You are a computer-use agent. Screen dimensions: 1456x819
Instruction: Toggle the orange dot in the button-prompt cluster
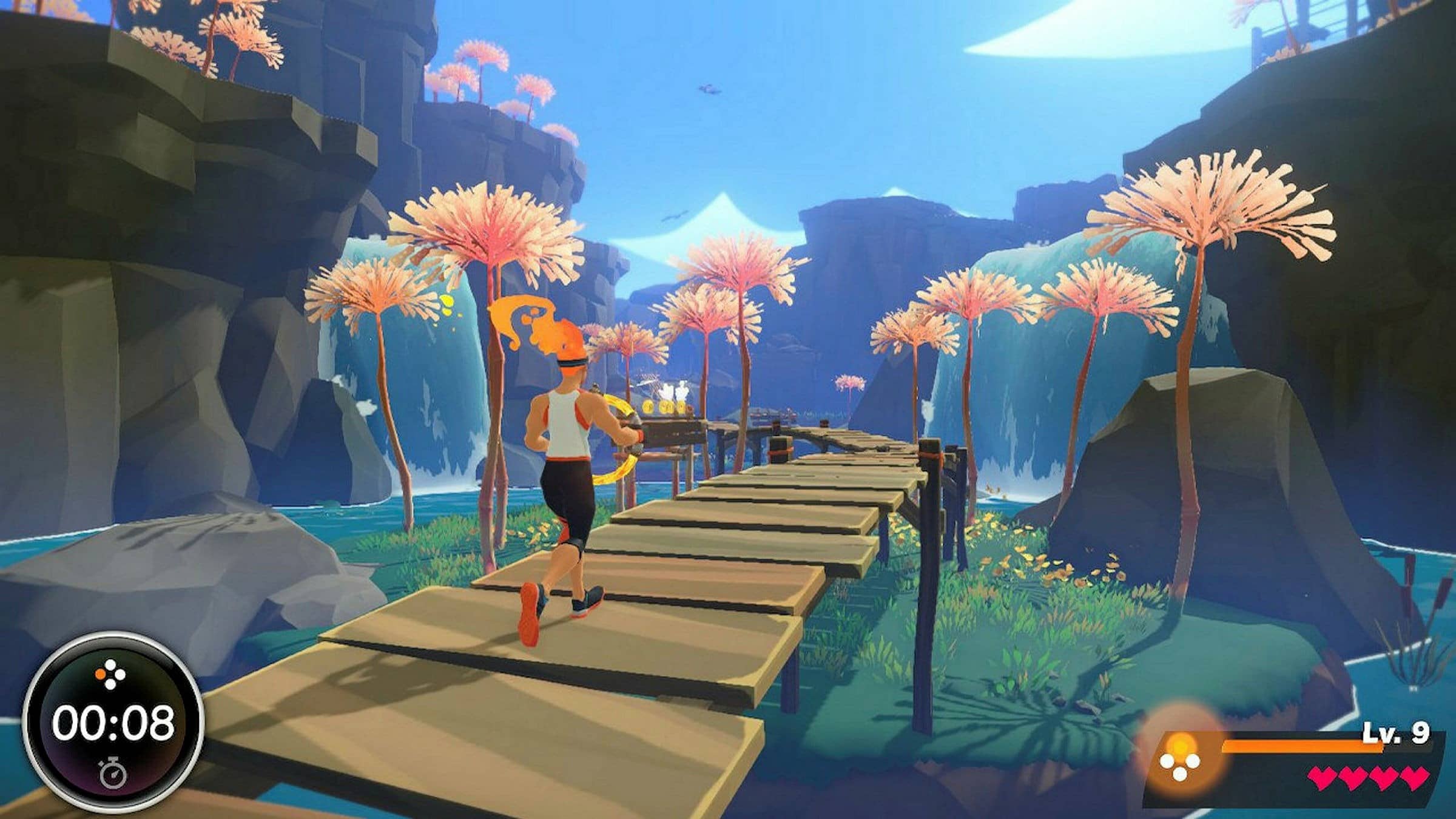pyautogui.click(x=100, y=674)
